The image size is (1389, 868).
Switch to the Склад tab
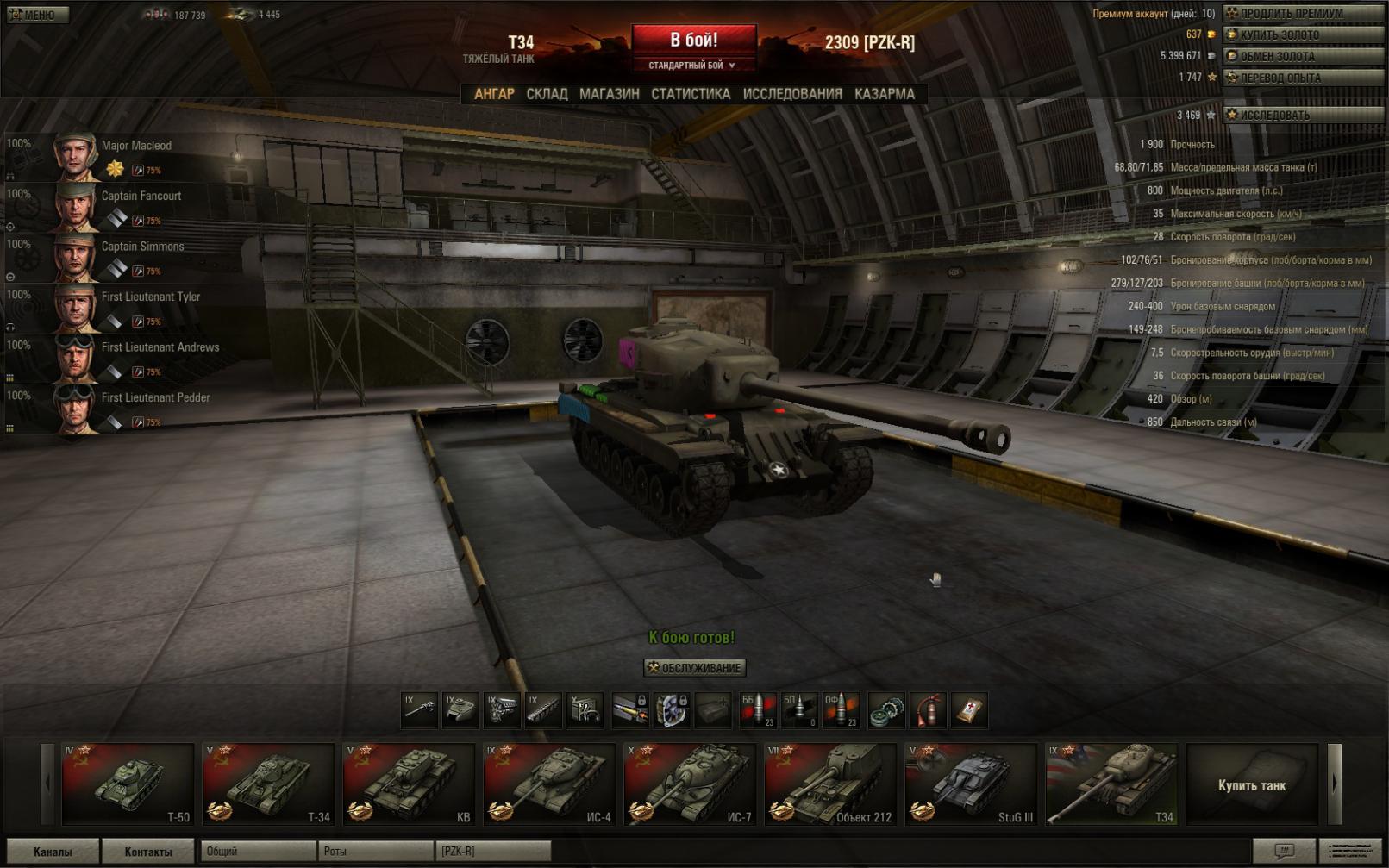547,94
